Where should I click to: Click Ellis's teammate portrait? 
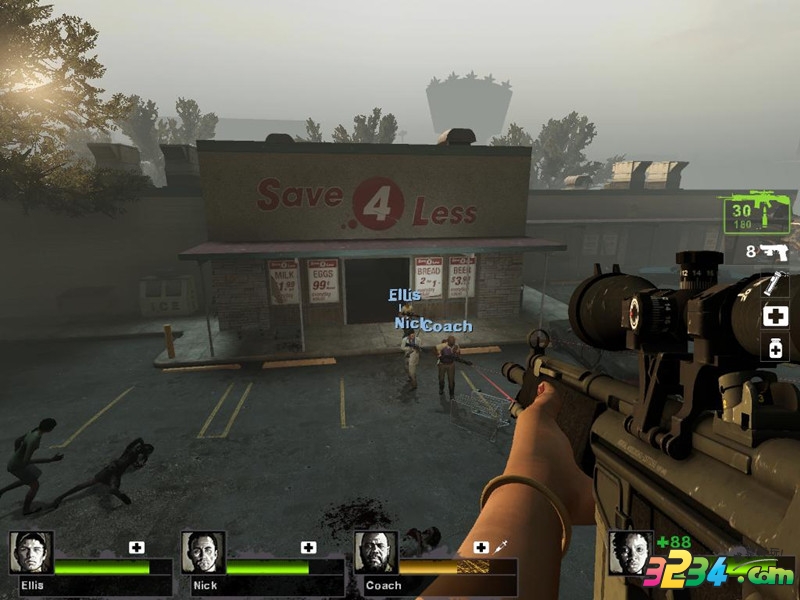pyautogui.click(x=30, y=553)
